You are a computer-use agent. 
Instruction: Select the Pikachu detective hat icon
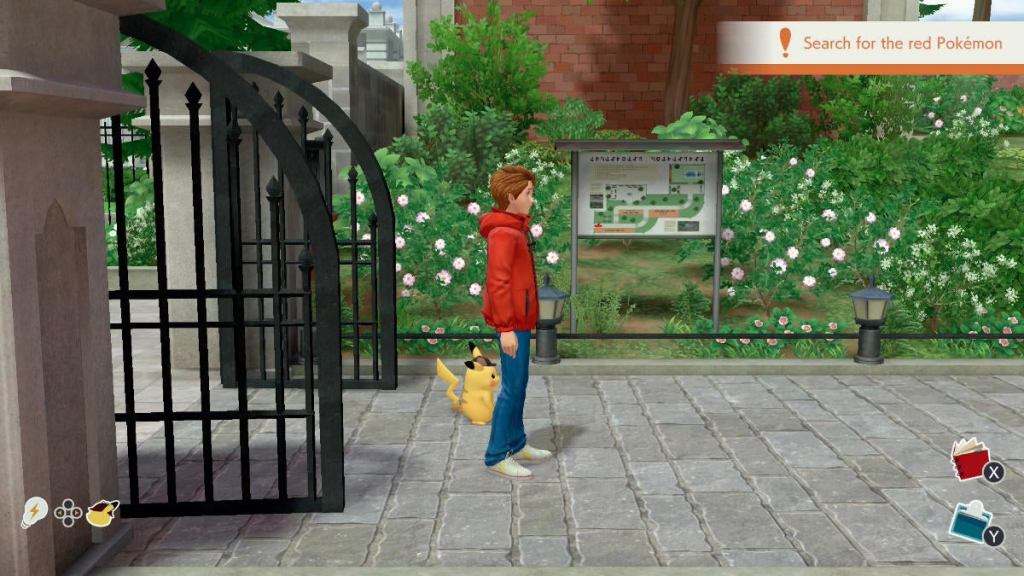(x=102, y=512)
